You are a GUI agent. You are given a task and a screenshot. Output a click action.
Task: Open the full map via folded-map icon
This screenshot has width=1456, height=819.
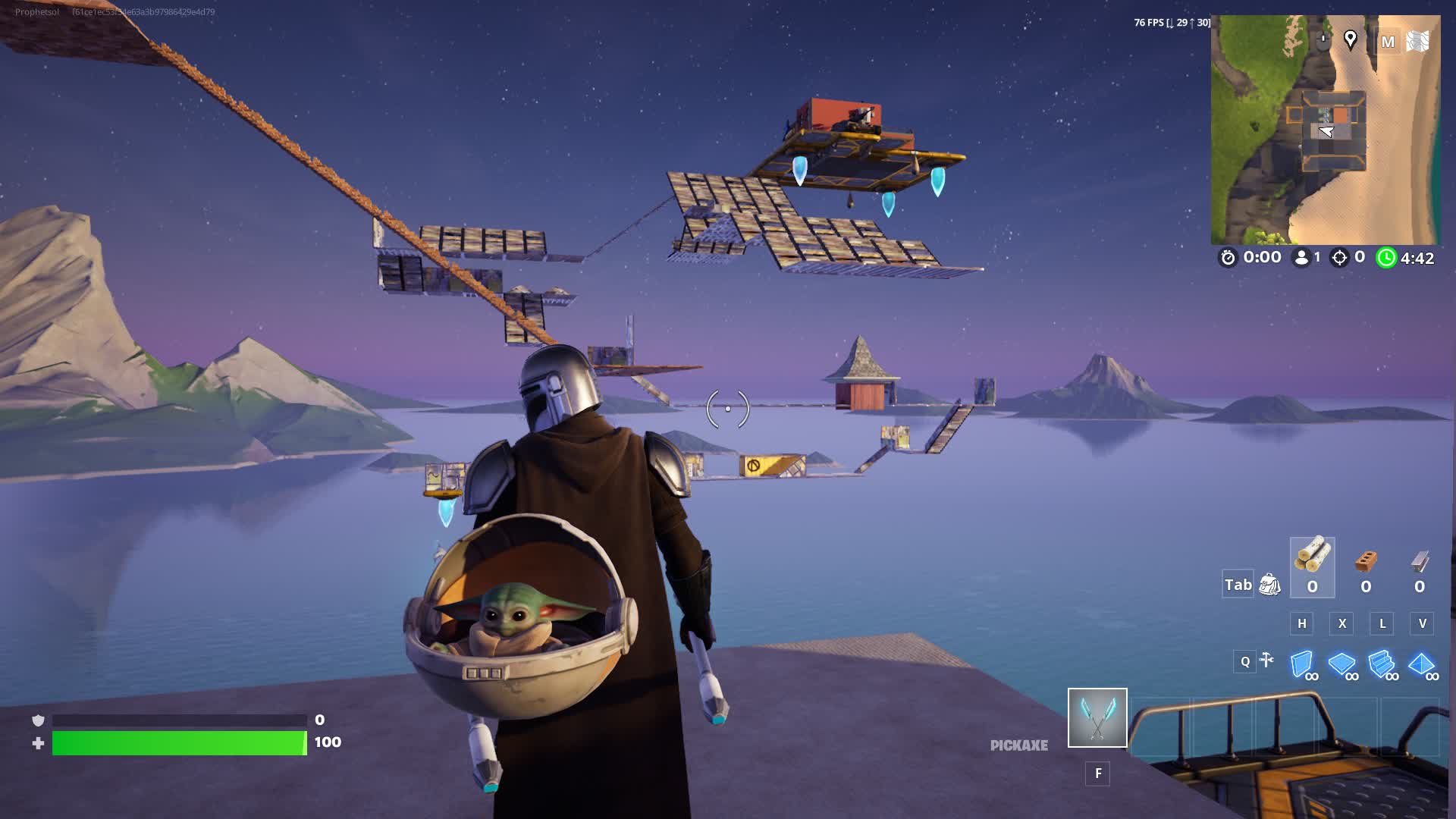click(1417, 41)
